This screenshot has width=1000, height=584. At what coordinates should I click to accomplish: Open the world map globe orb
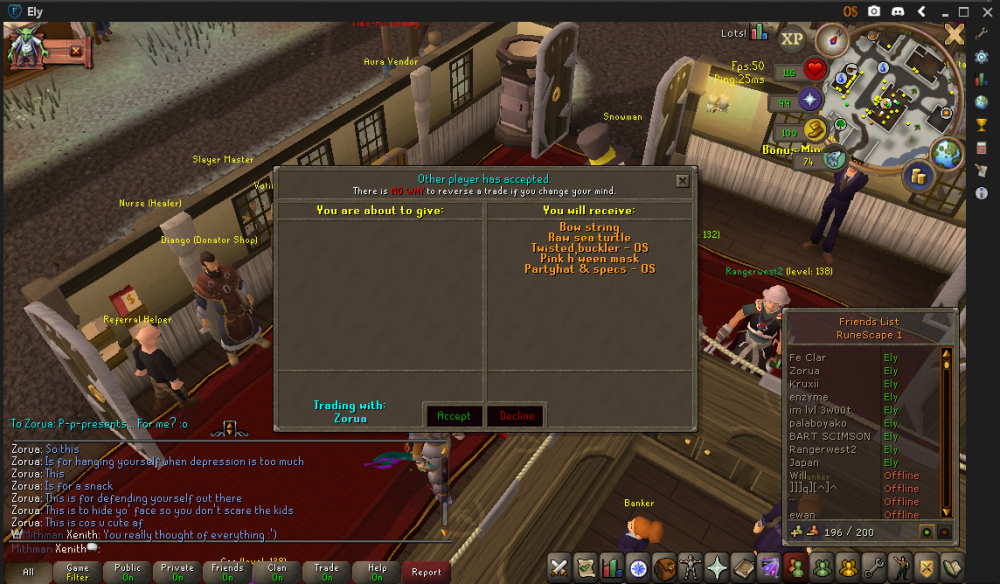[x=945, y=152]
